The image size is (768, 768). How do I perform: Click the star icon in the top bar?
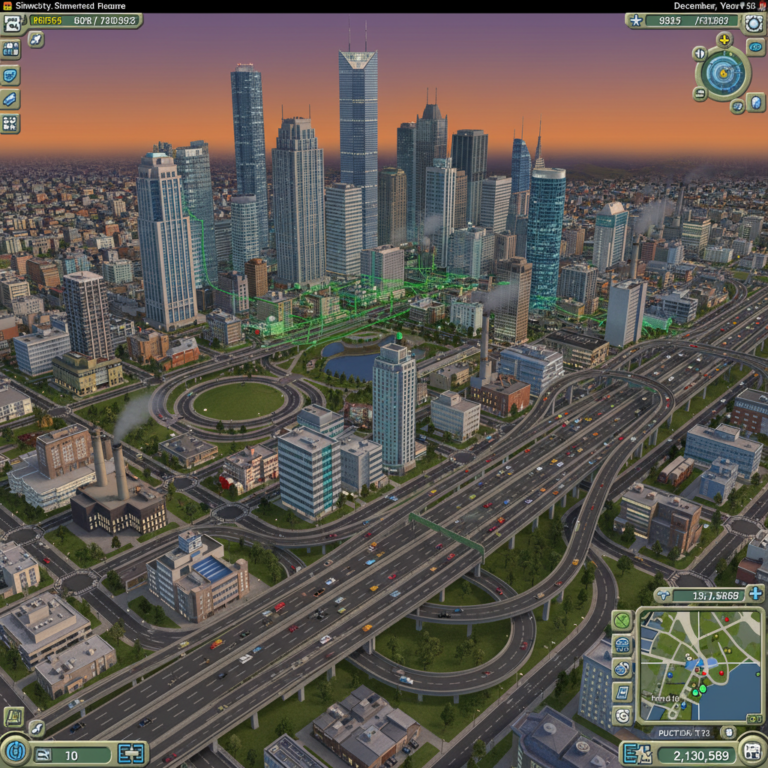(634, 20)
